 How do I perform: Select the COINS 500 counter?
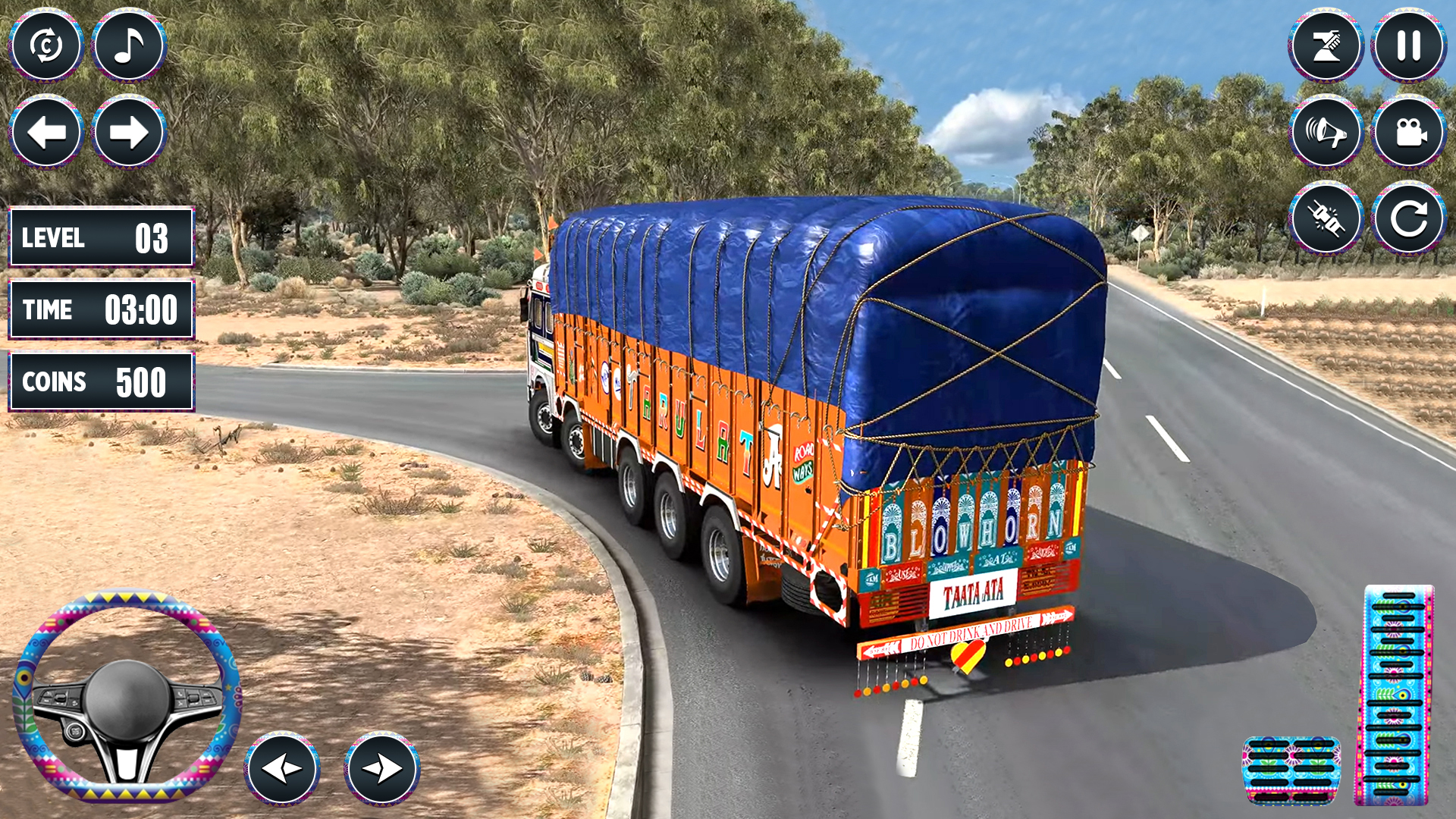pyautogui.click(x=101, y=381)
